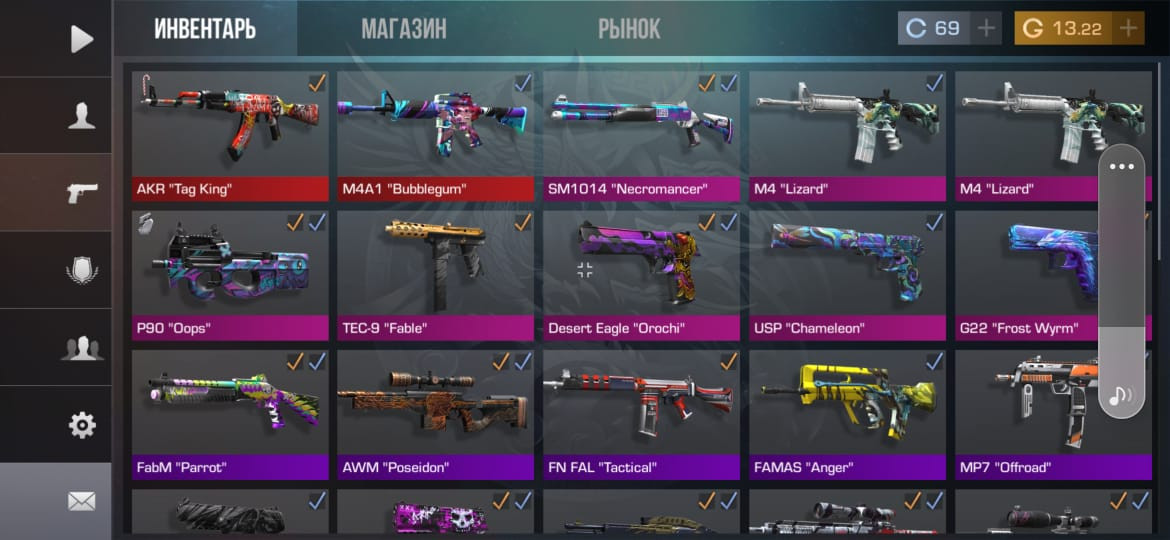Open the player profile icon
Viewport: 1170px width, 540px height.
(x=81, y=116)
